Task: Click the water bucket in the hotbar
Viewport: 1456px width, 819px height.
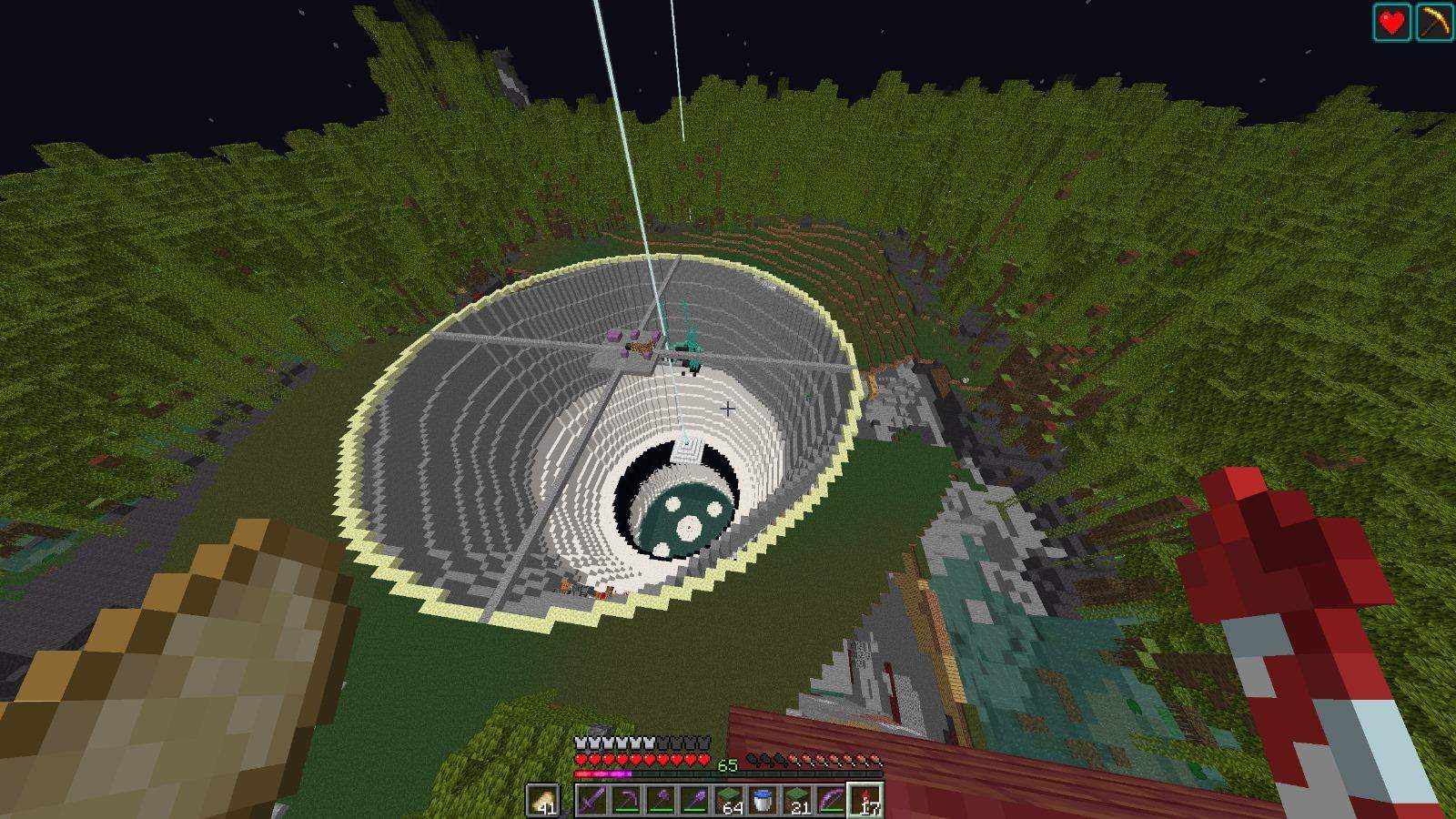Action: click(x=763, y=799)
